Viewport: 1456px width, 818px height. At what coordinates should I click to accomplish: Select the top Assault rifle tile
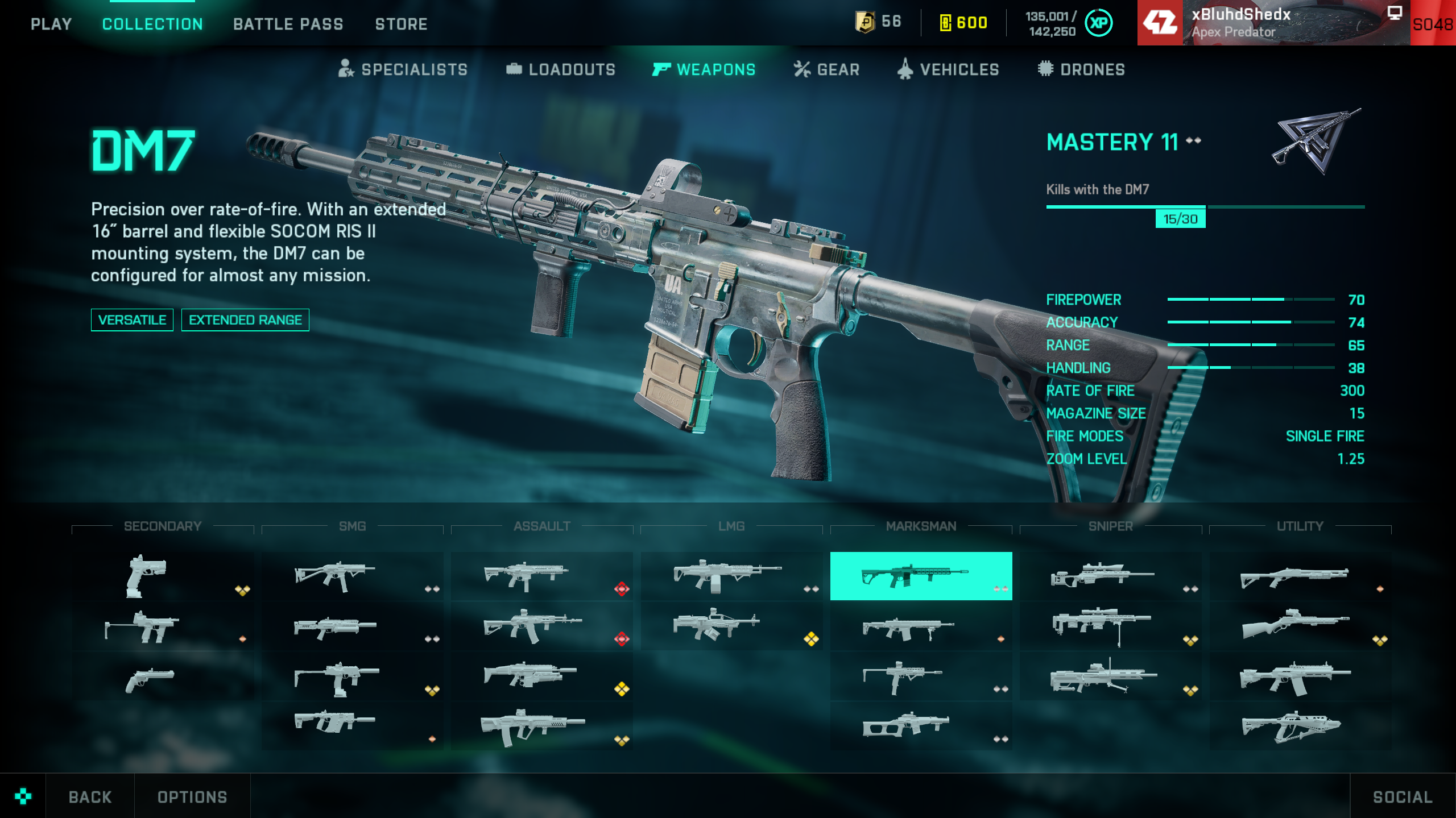coord(541,576)
